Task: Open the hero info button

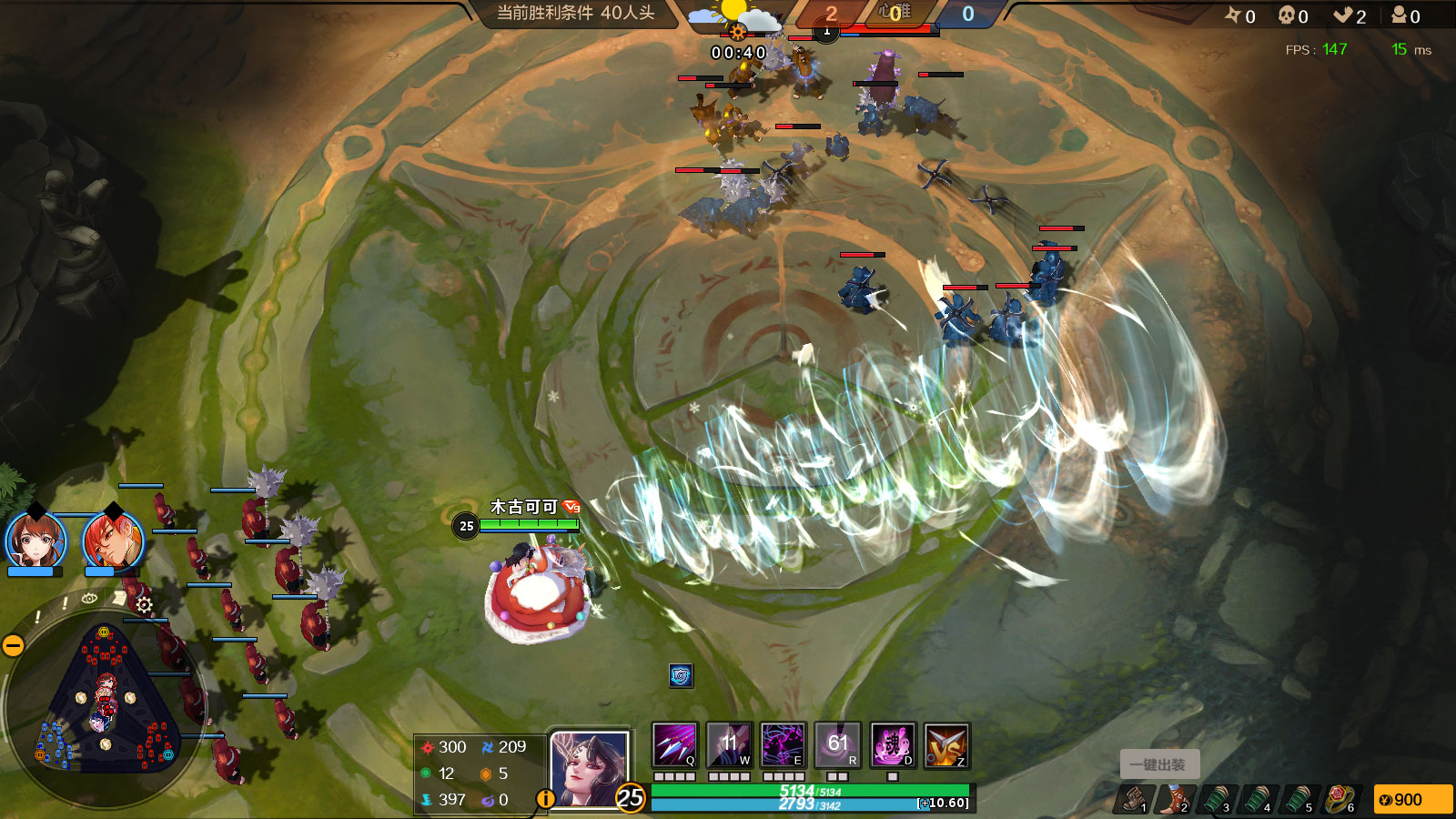Action: pos(545,798)
